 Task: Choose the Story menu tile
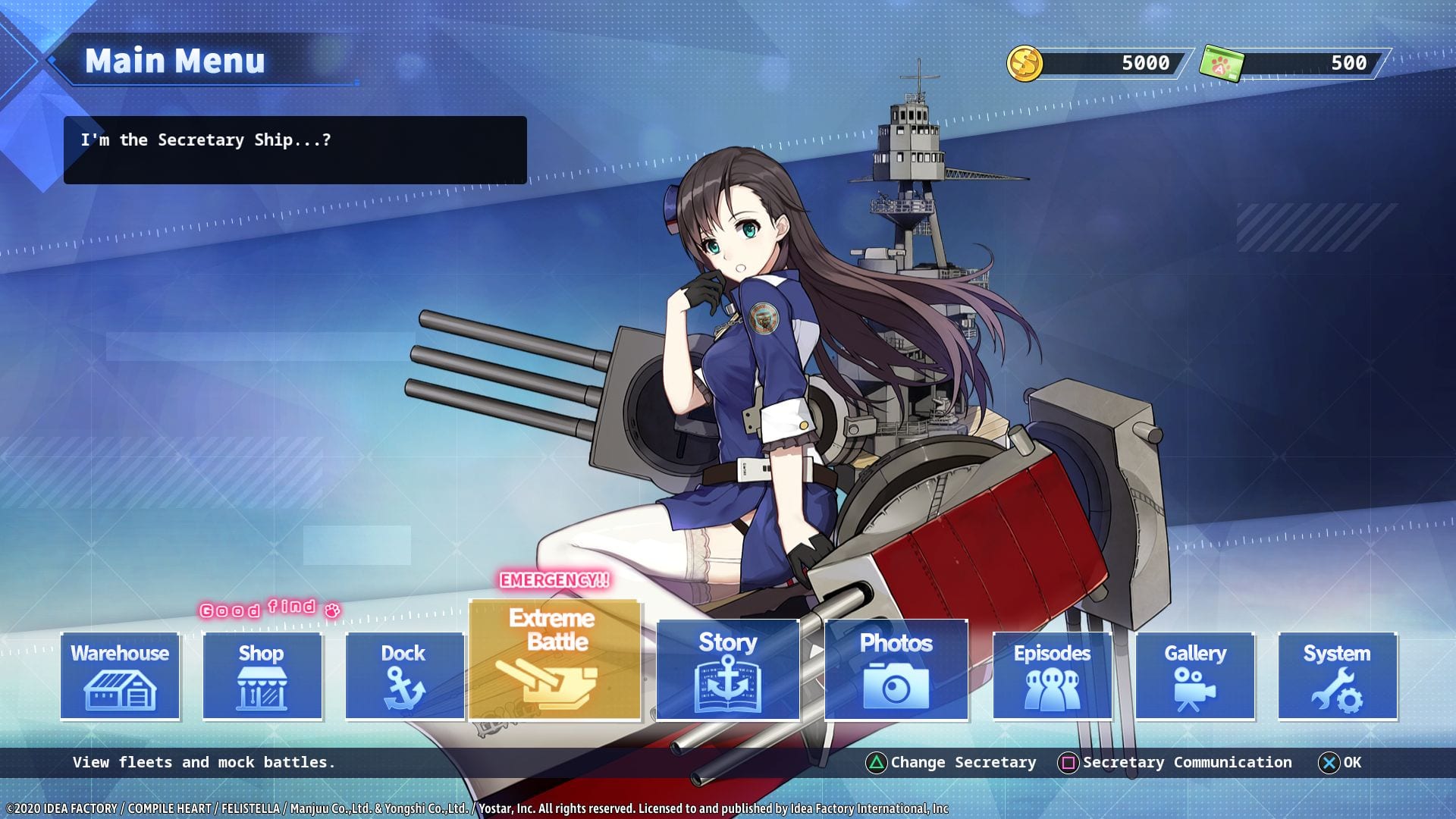[728, 669]
